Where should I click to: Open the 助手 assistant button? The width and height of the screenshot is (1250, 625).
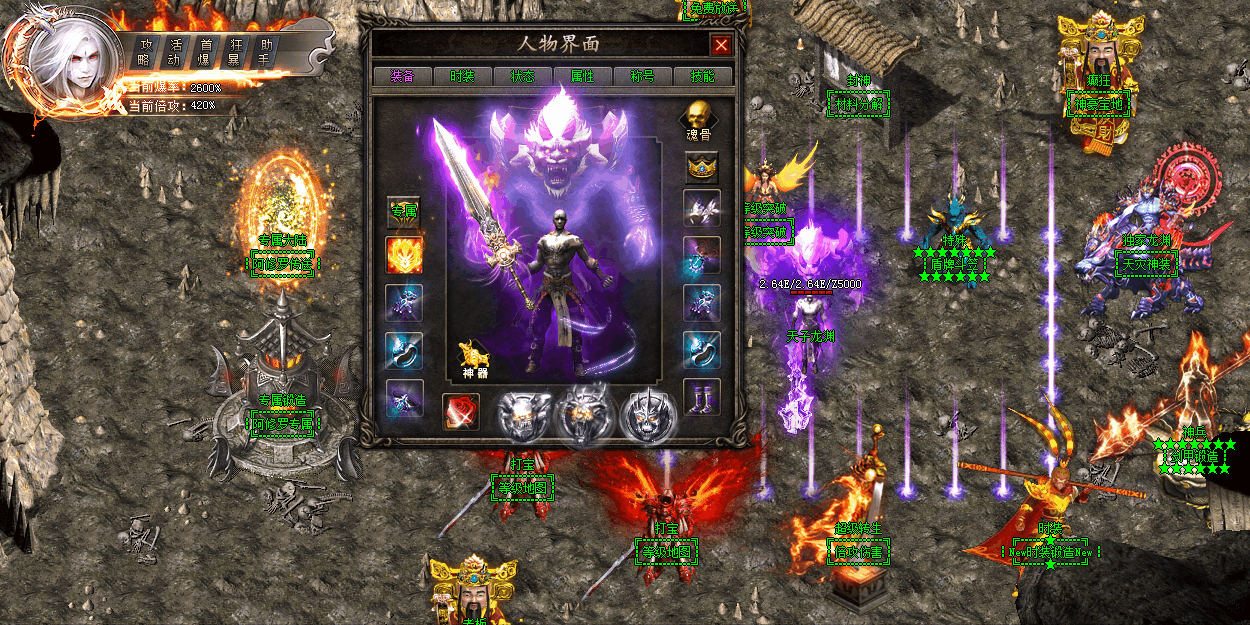266,51
